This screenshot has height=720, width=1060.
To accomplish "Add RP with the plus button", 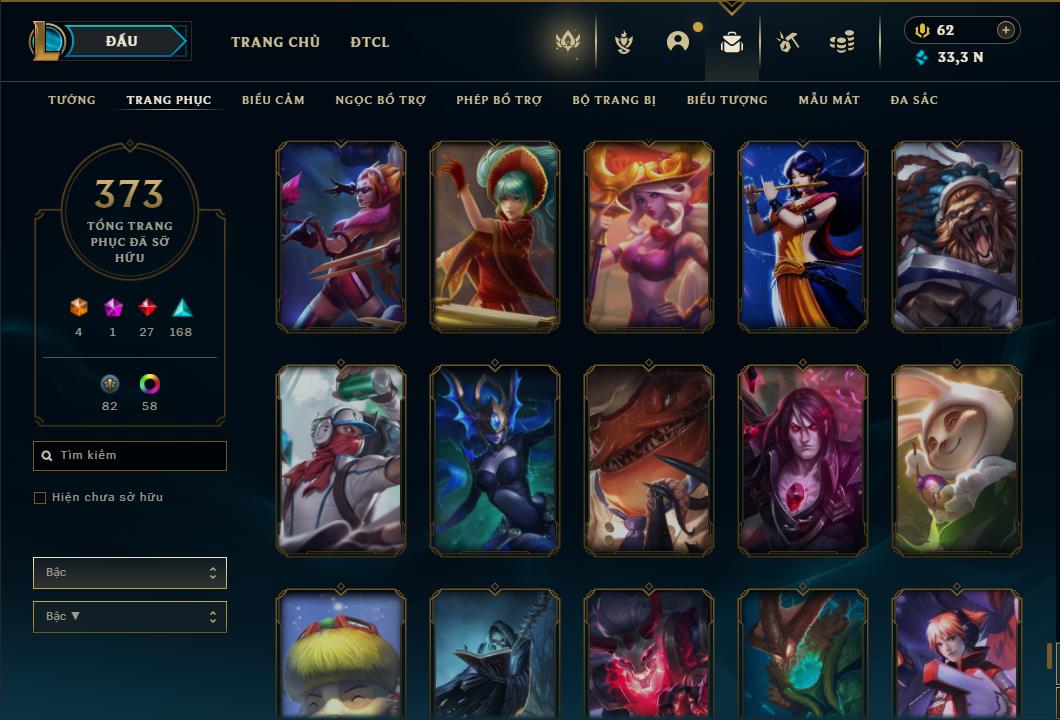I will (1006, 31).
